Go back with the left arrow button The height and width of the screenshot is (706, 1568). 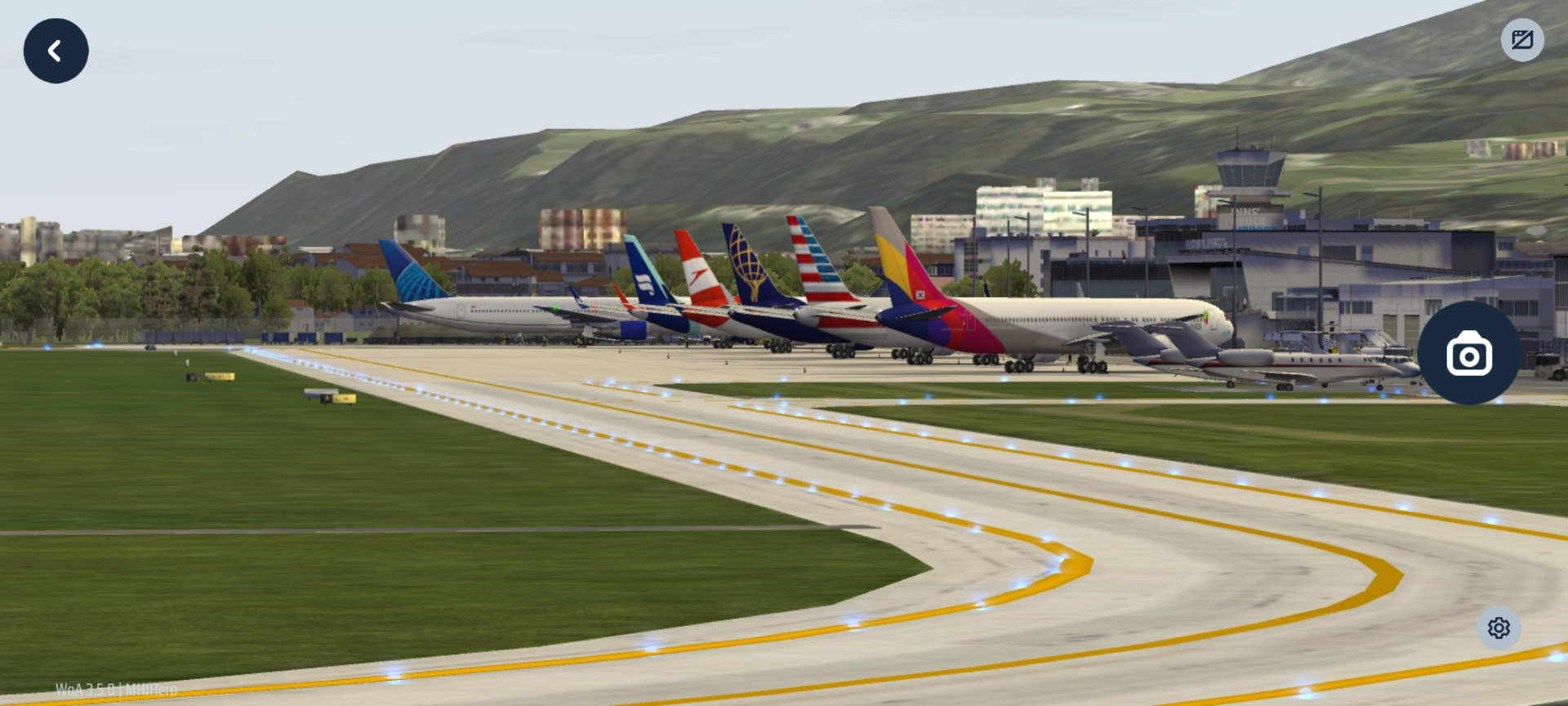click(56, 51)
